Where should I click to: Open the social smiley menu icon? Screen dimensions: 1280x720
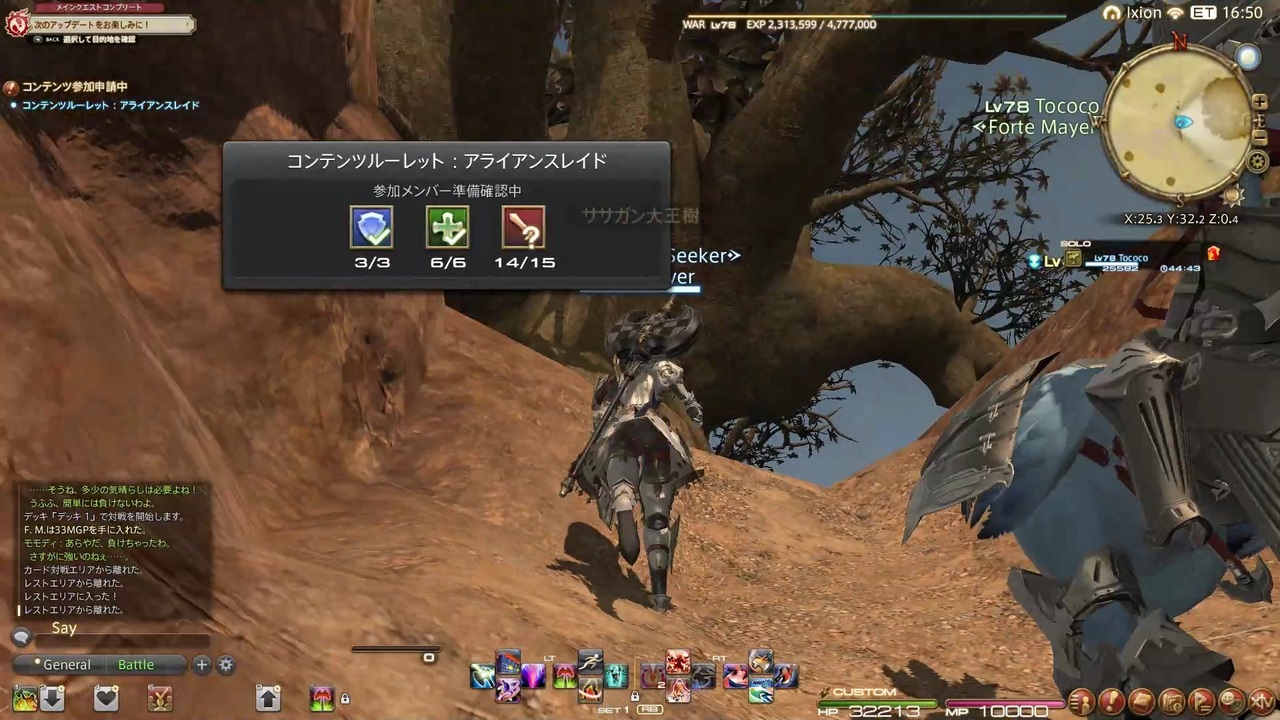coord(1229,700)
